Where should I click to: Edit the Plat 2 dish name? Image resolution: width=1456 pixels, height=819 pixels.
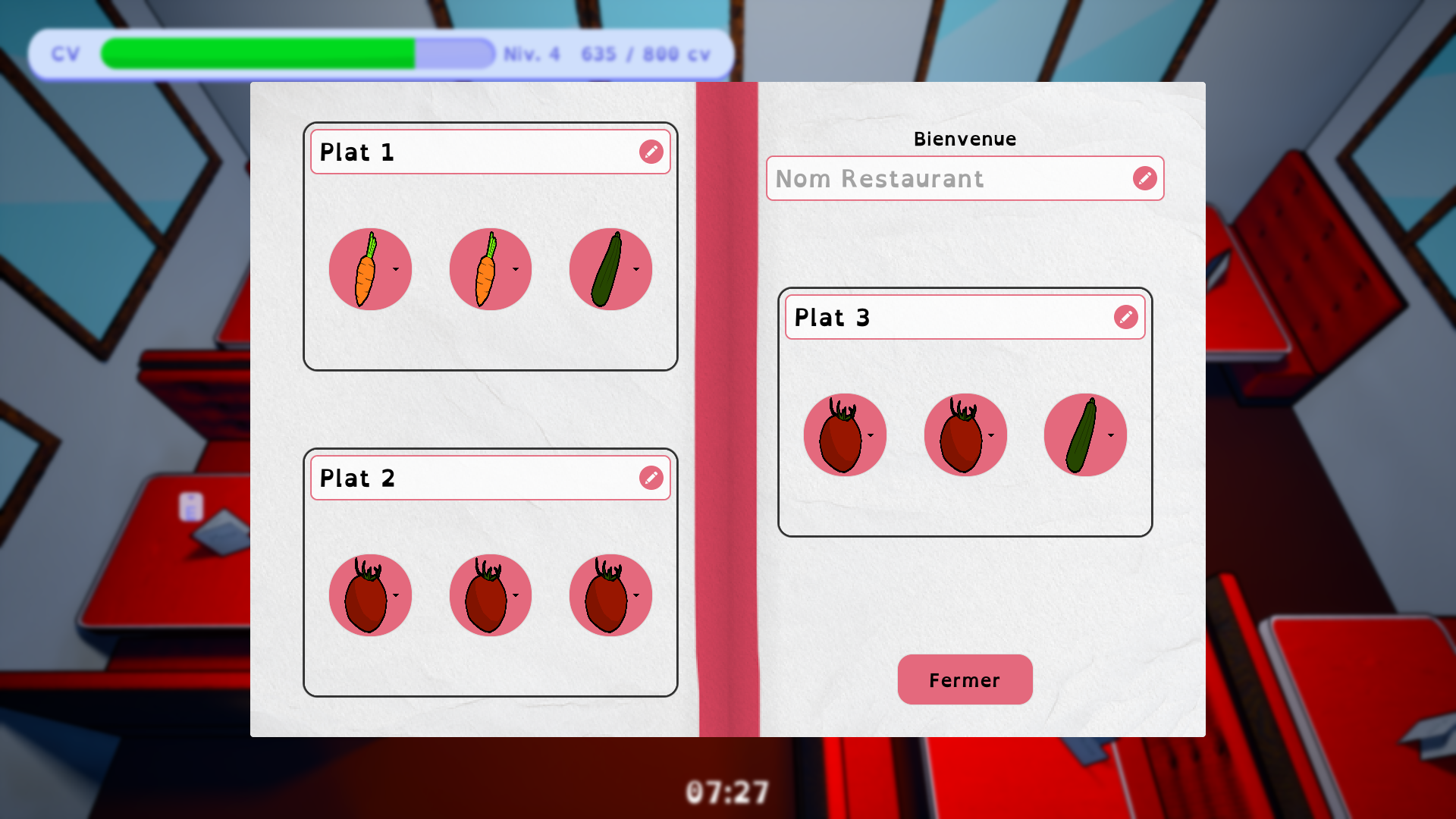(x=651, y=478)
